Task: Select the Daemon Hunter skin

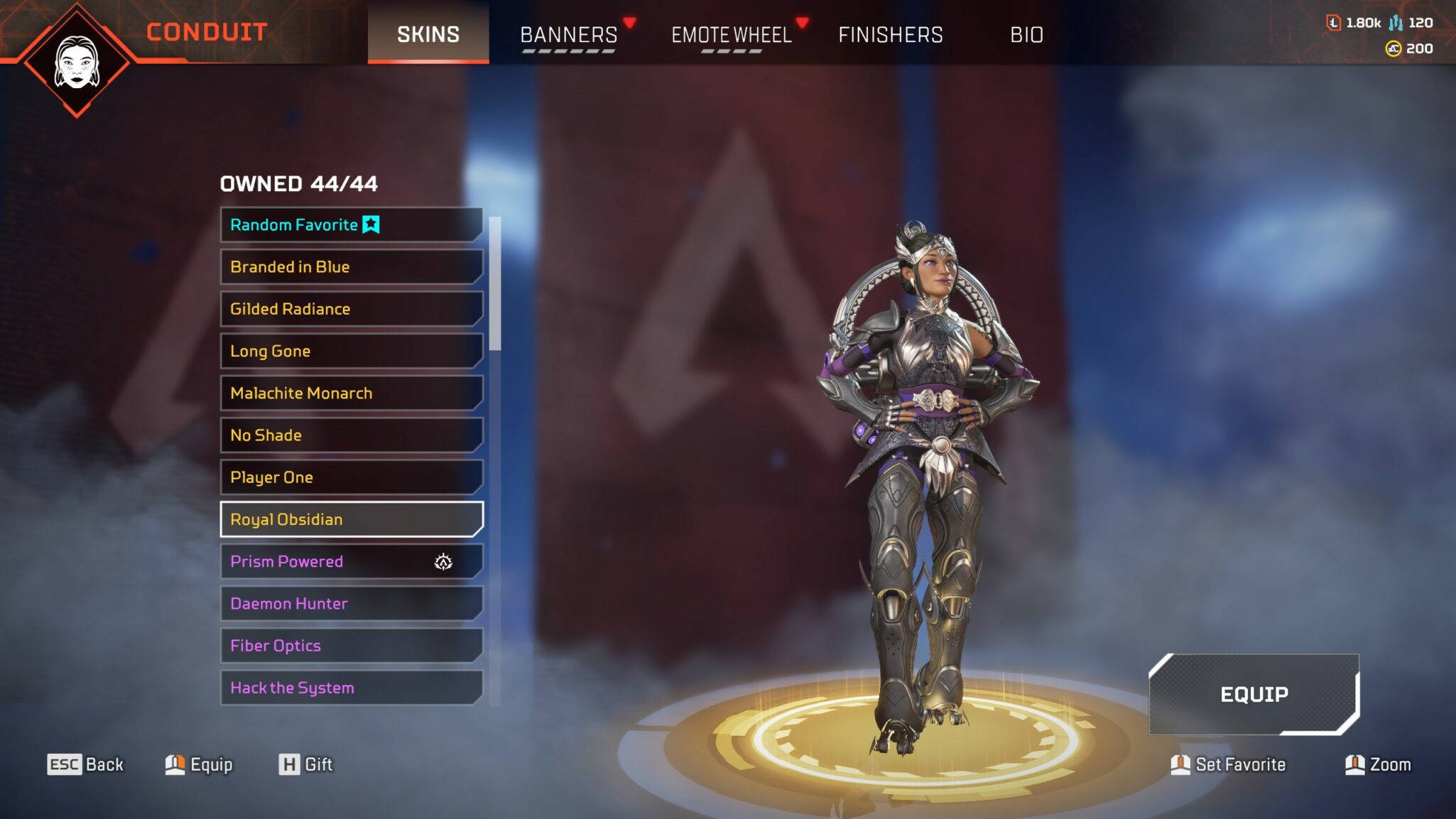Action: coord(351,604)
